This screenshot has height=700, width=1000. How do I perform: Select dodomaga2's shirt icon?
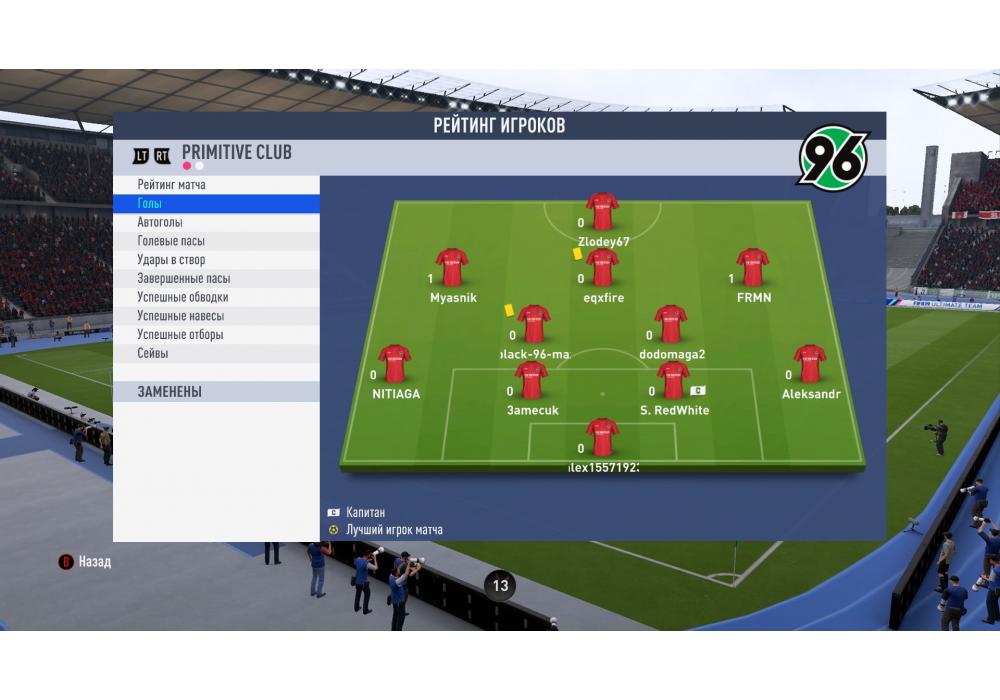(670, 324)
